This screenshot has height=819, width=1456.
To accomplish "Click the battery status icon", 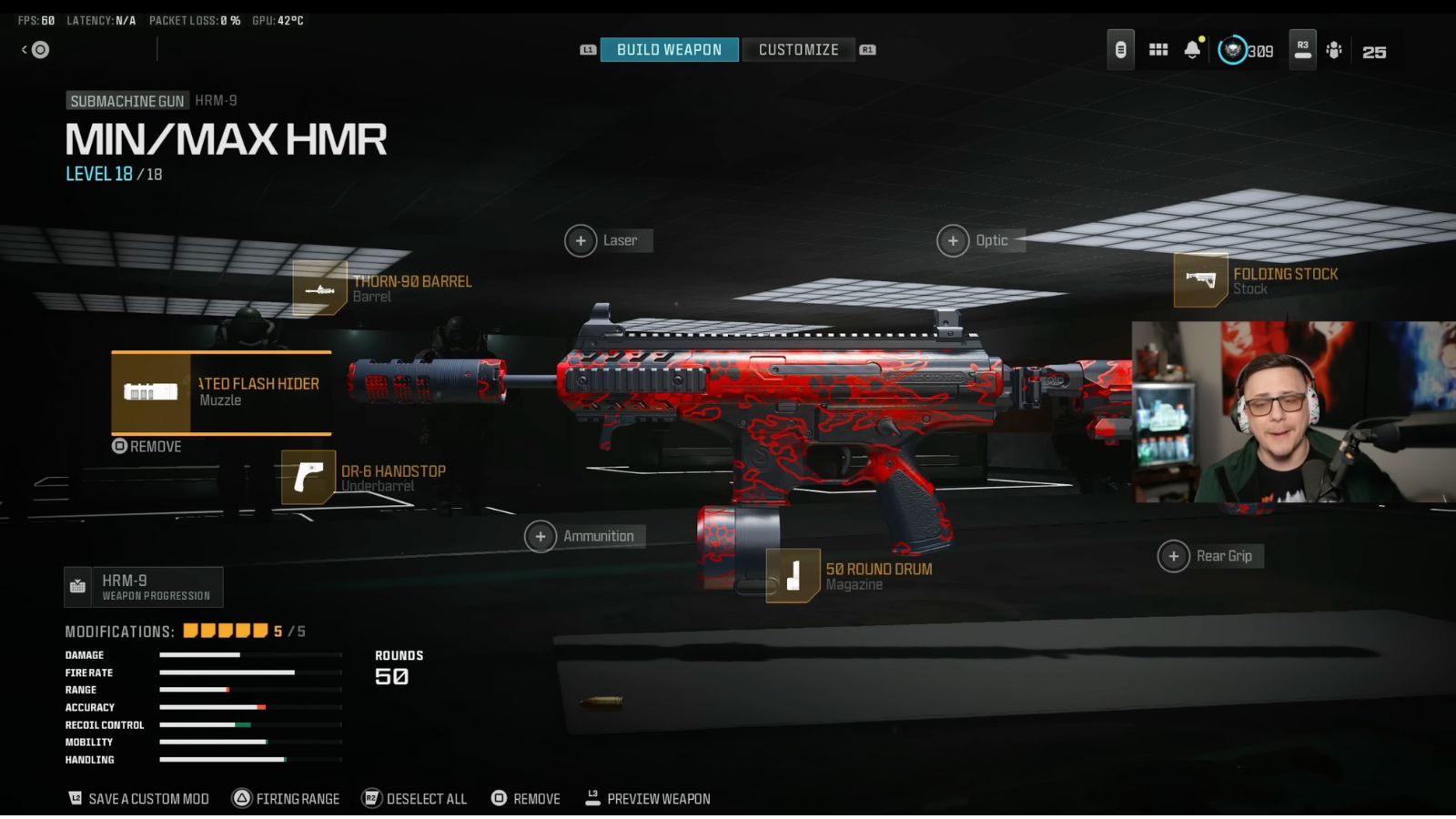I will coord(1120,49).
